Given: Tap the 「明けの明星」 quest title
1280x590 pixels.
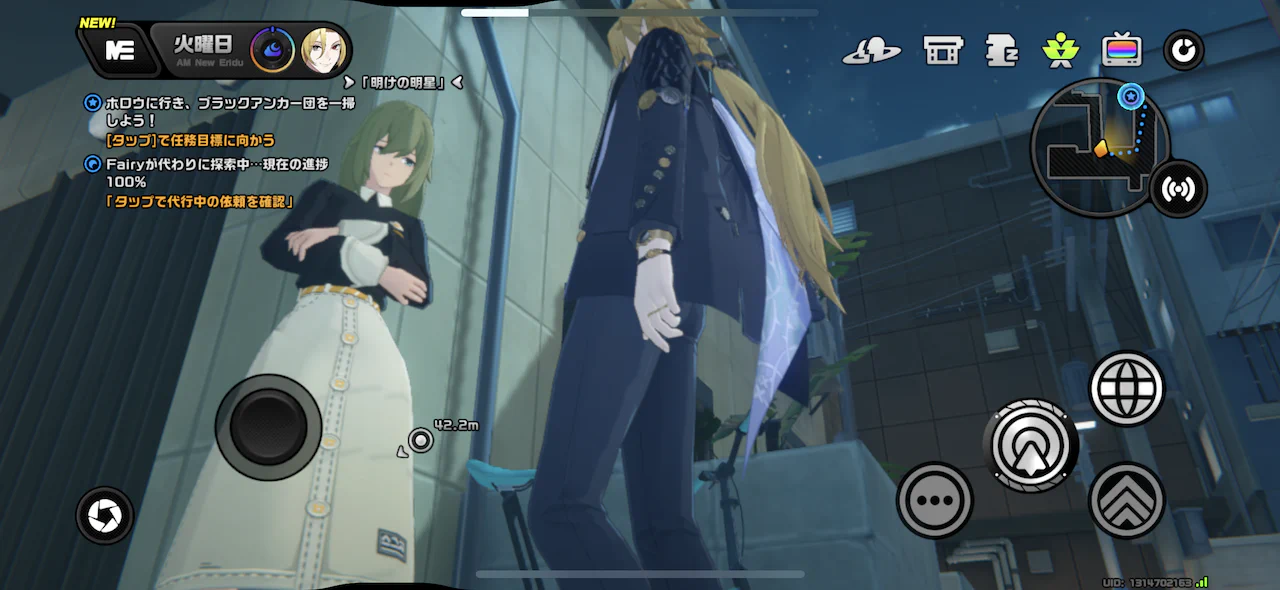Looking at the screenshot, I should (404, 82).
